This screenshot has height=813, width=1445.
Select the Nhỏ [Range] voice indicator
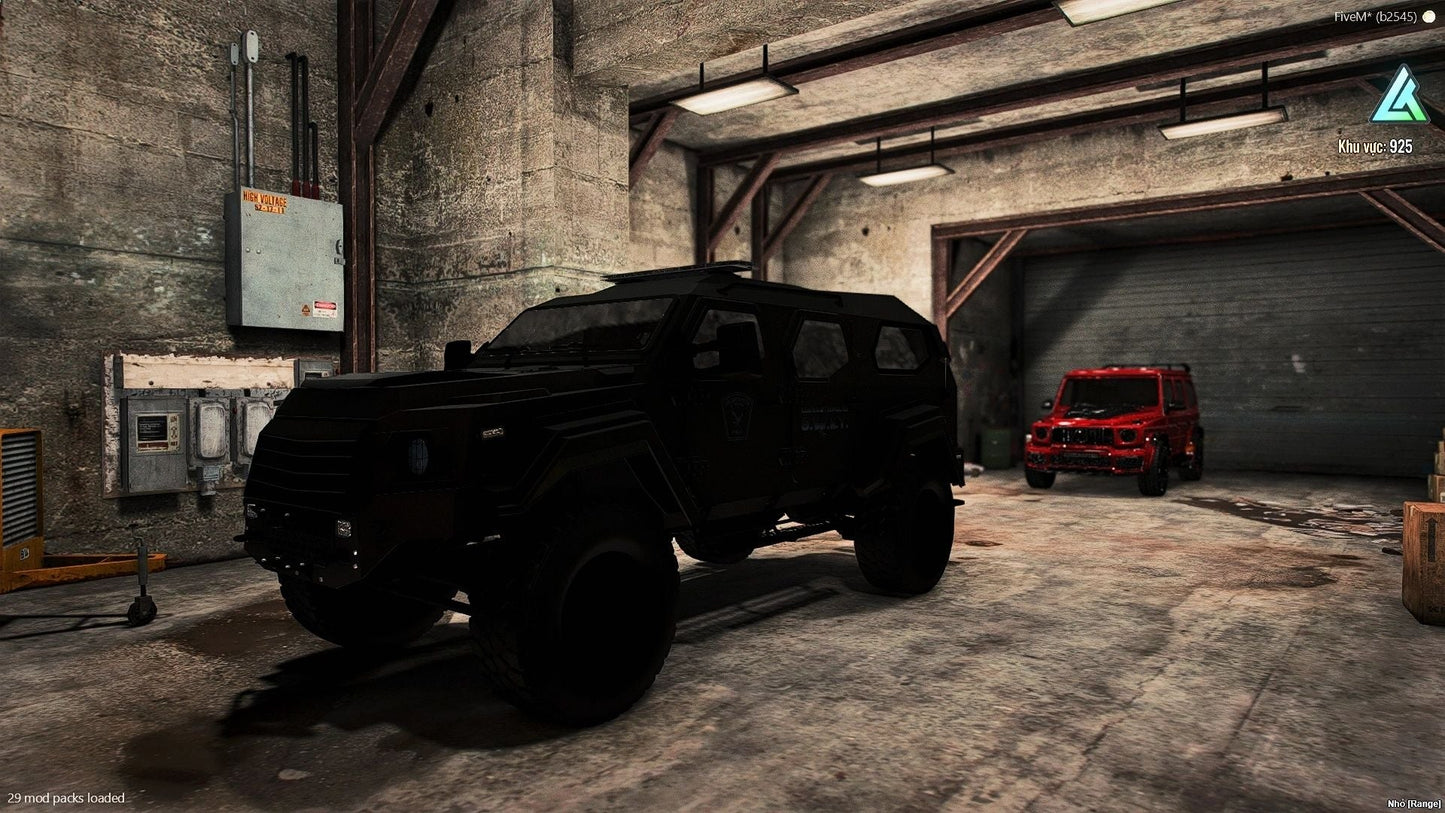(1412, 803)
